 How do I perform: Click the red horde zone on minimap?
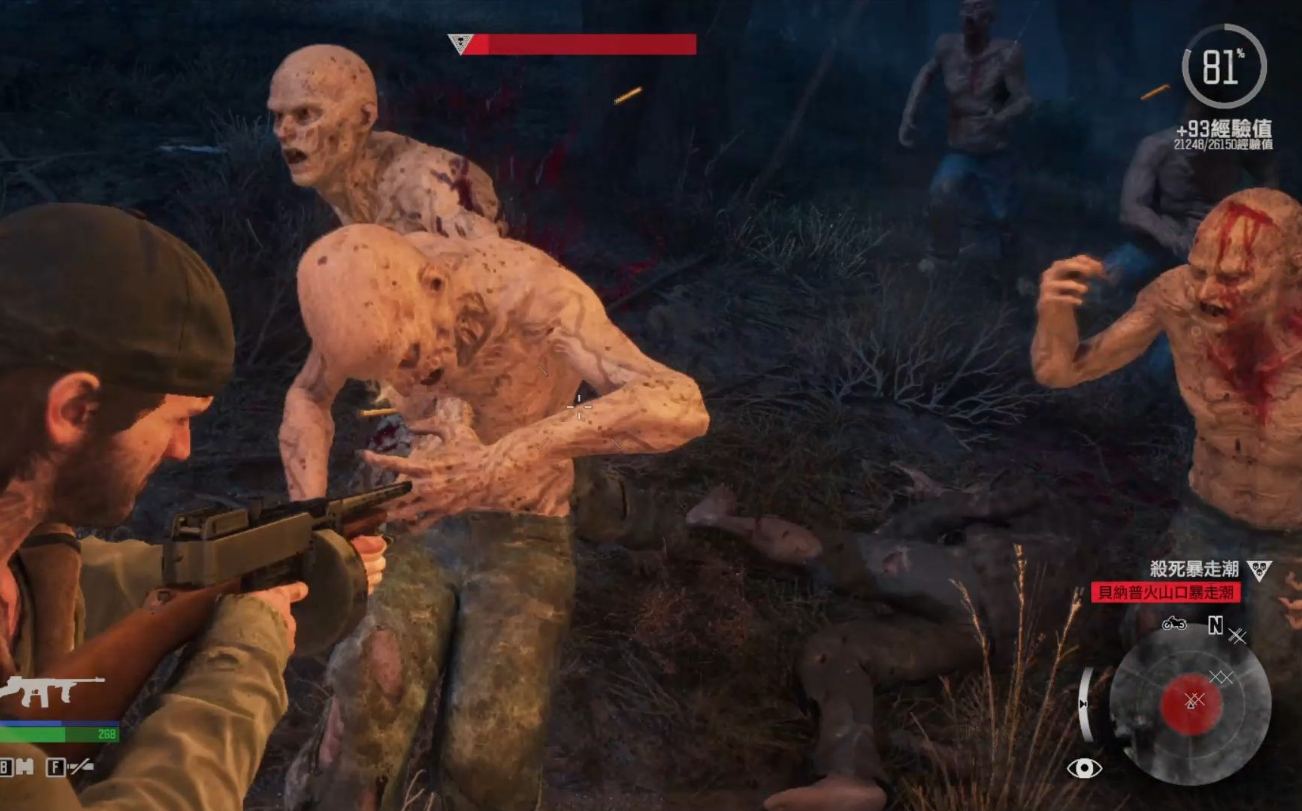pos(1191,702)
